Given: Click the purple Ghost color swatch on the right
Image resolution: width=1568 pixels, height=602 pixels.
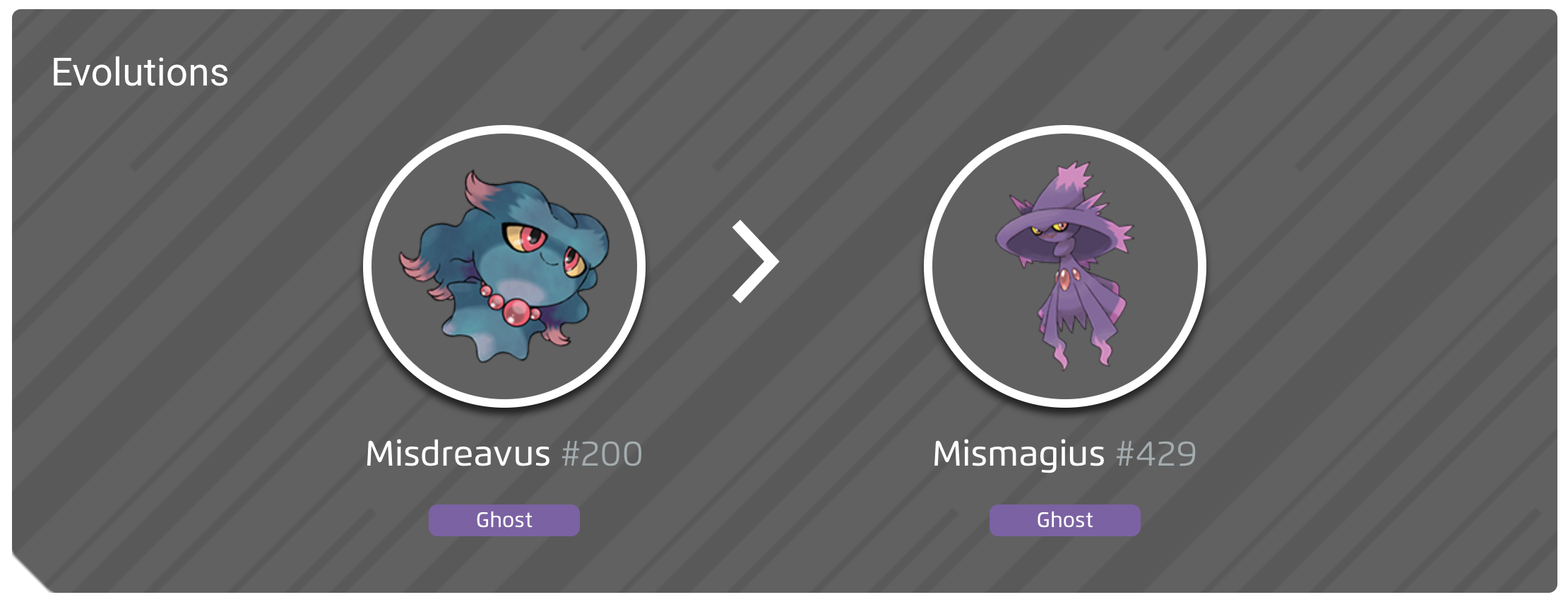Looking at the screenshot, I should pyautogui.click(x=1064, y=520).
